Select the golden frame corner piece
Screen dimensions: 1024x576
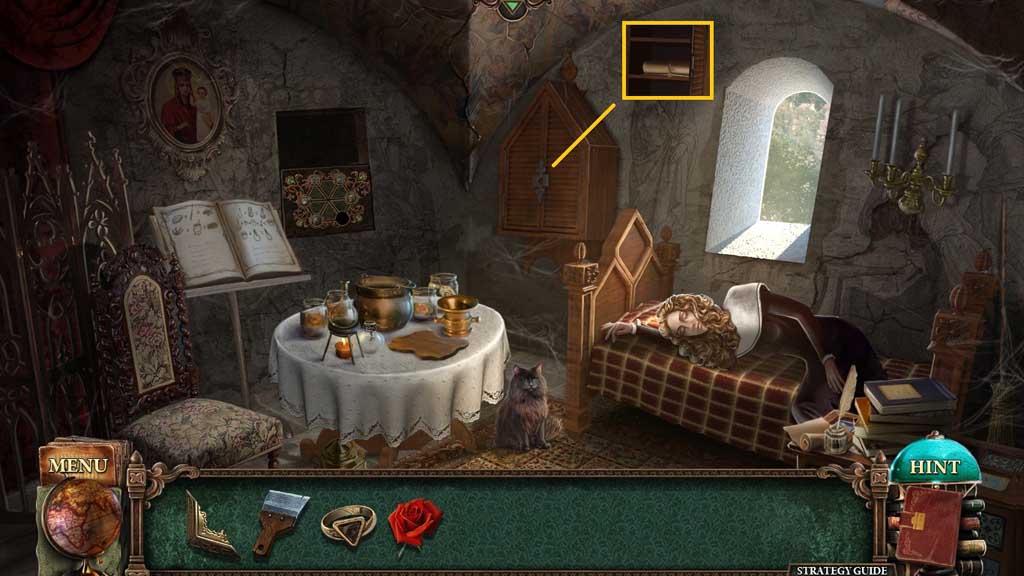(x=210, y=522)
